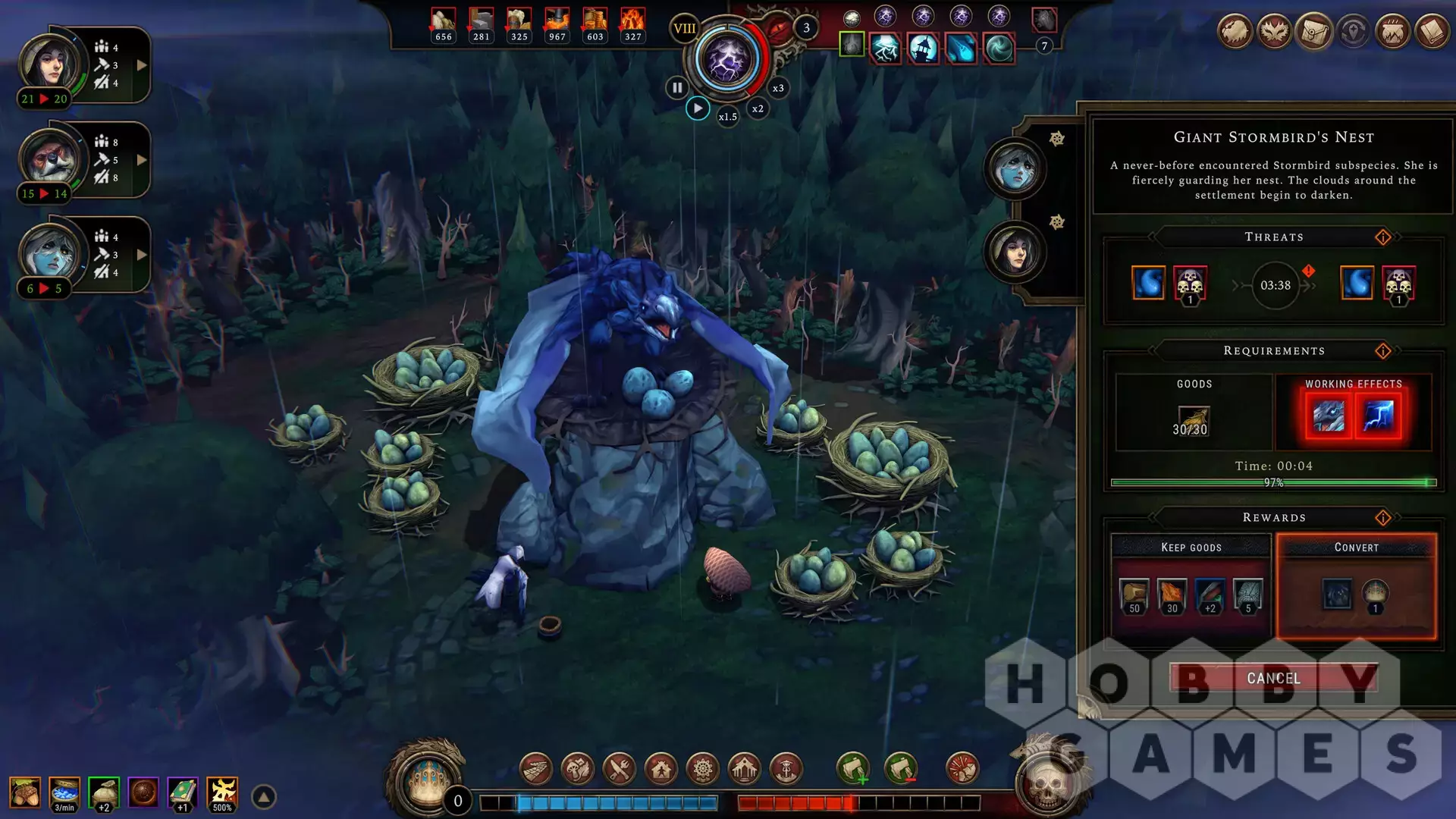The width and height of the screenshot is (1456, 819).
Task: Resume normal play speed
Action: tap(698, 108)
